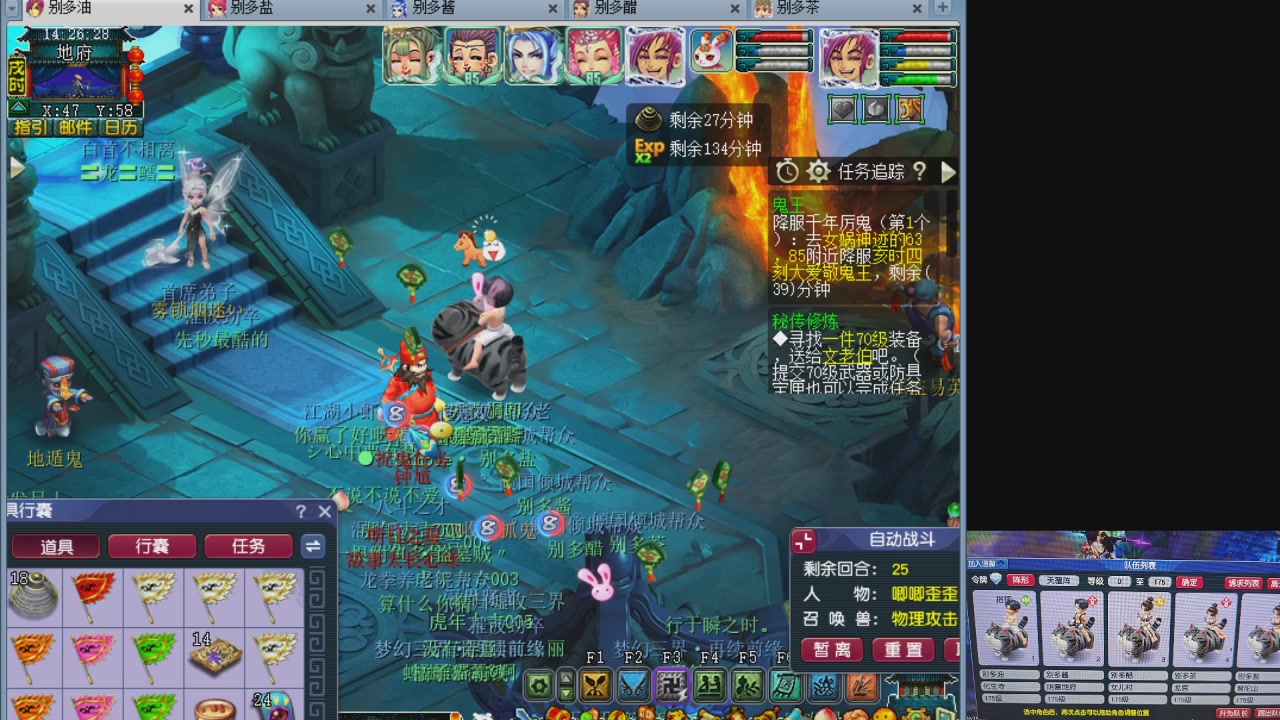Image resolution: width=1280 pixels, height=720 pixels.
Task: Collapse the 加入语音 chevron header
Action: point(1002,563)
